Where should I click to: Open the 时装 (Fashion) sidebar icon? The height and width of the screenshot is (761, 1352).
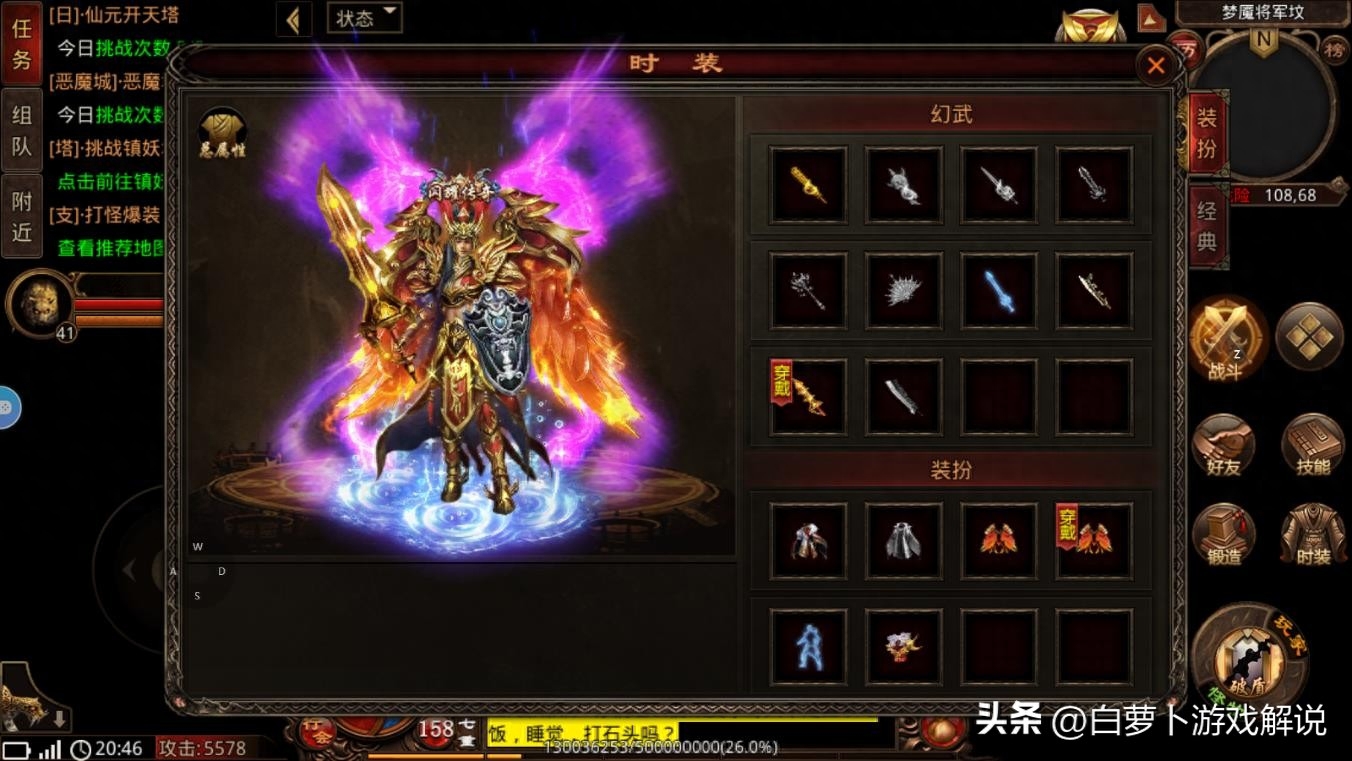(x=1313, y=533)
